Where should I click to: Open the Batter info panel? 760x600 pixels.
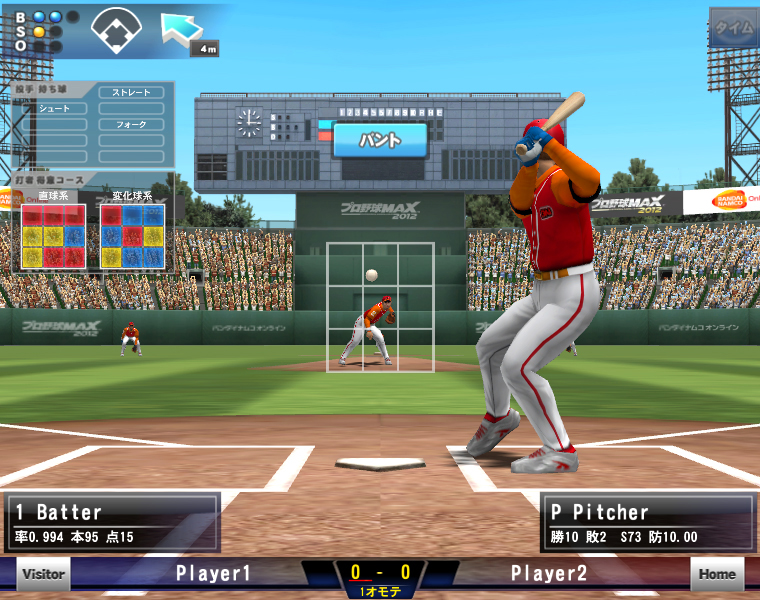111,523
